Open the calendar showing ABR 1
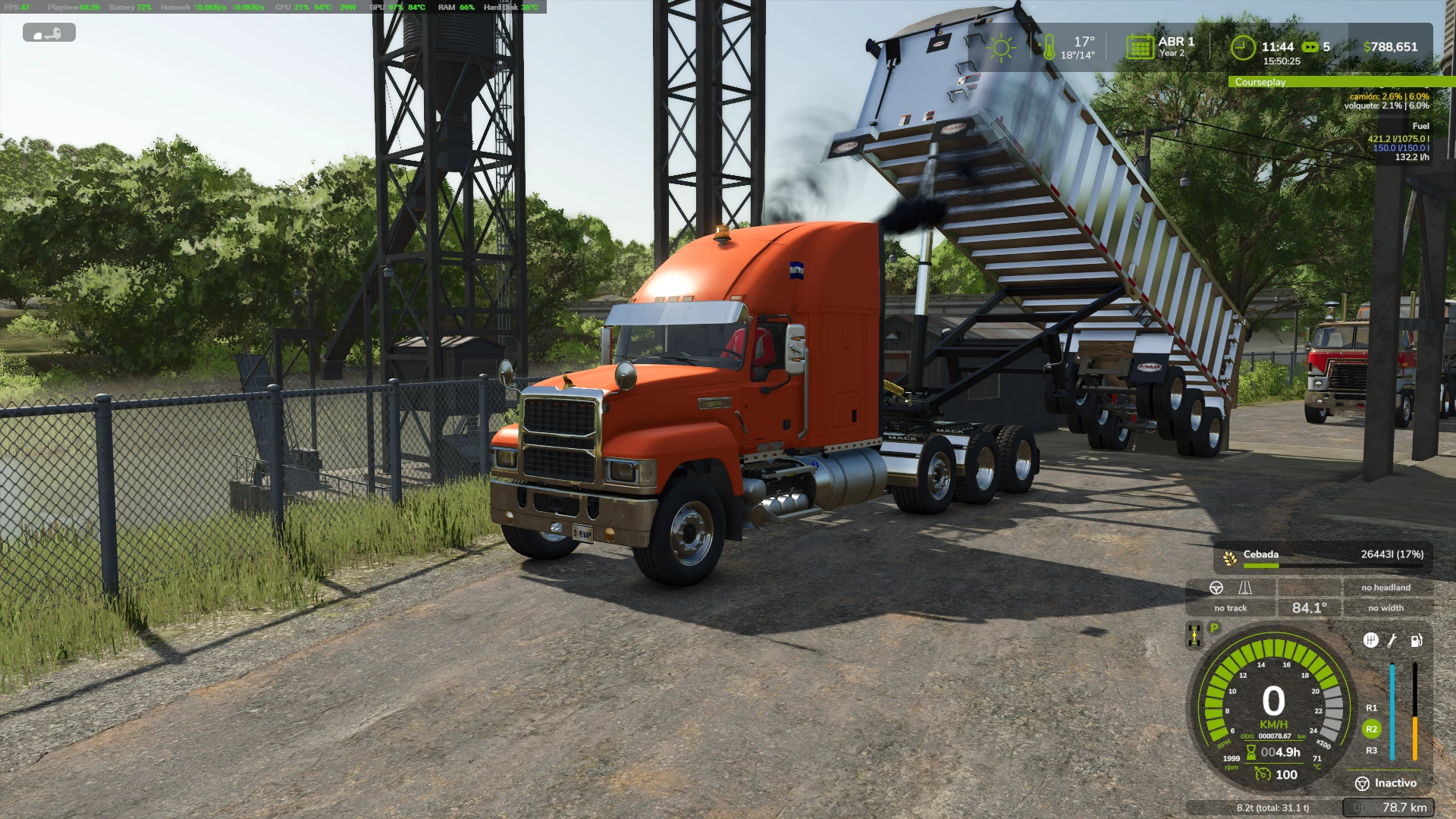 1141,47
